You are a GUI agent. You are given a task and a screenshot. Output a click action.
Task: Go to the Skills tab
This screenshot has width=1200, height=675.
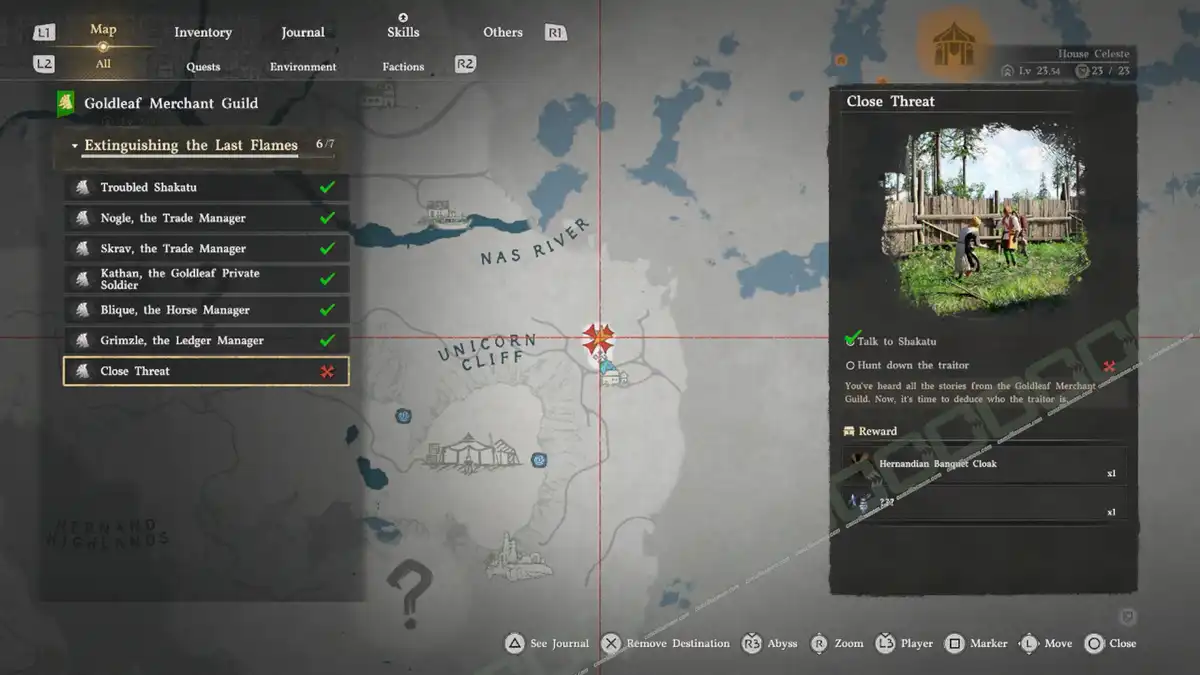click(403, 32)
